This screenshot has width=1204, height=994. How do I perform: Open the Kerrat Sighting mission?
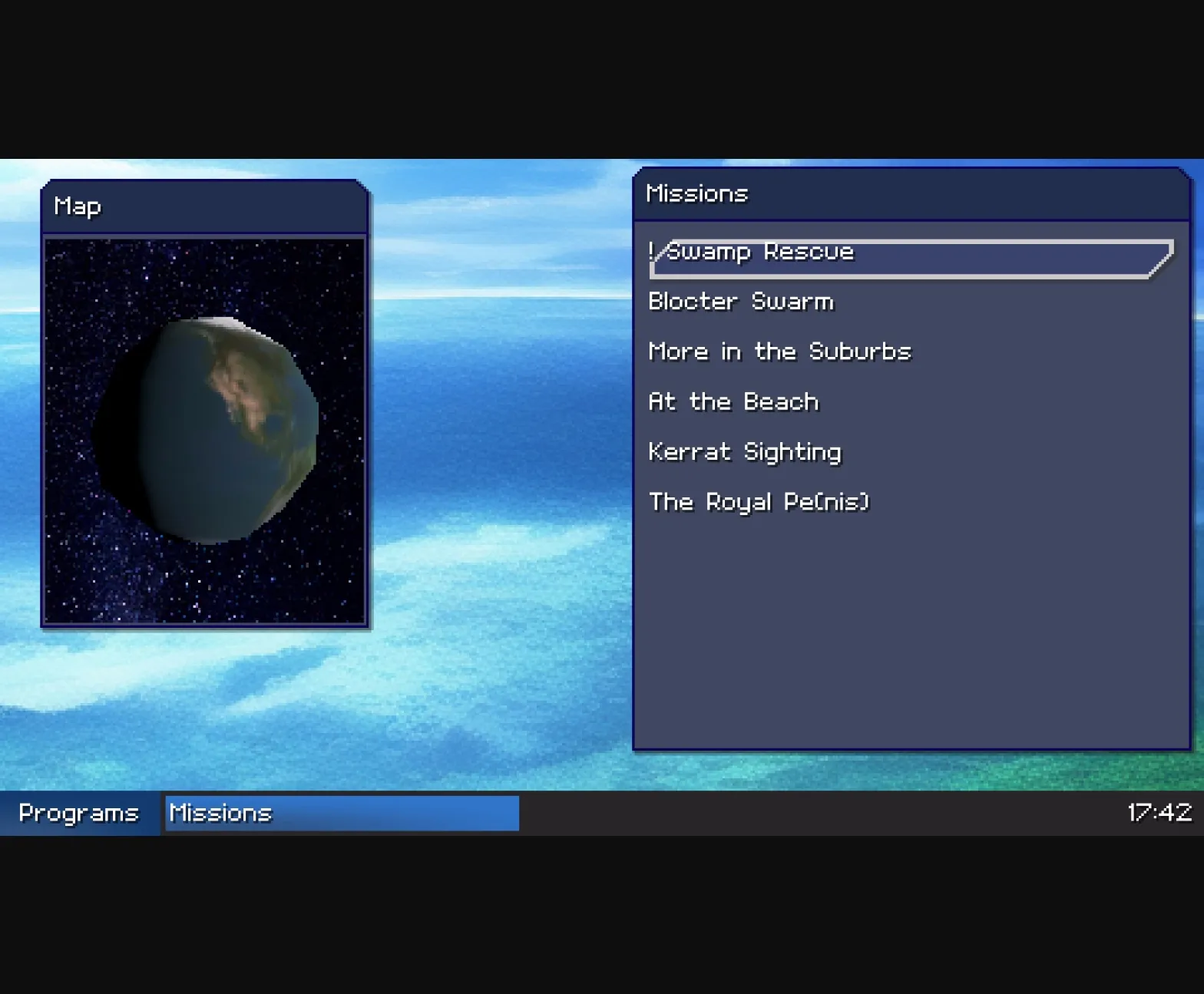(745, 451)
